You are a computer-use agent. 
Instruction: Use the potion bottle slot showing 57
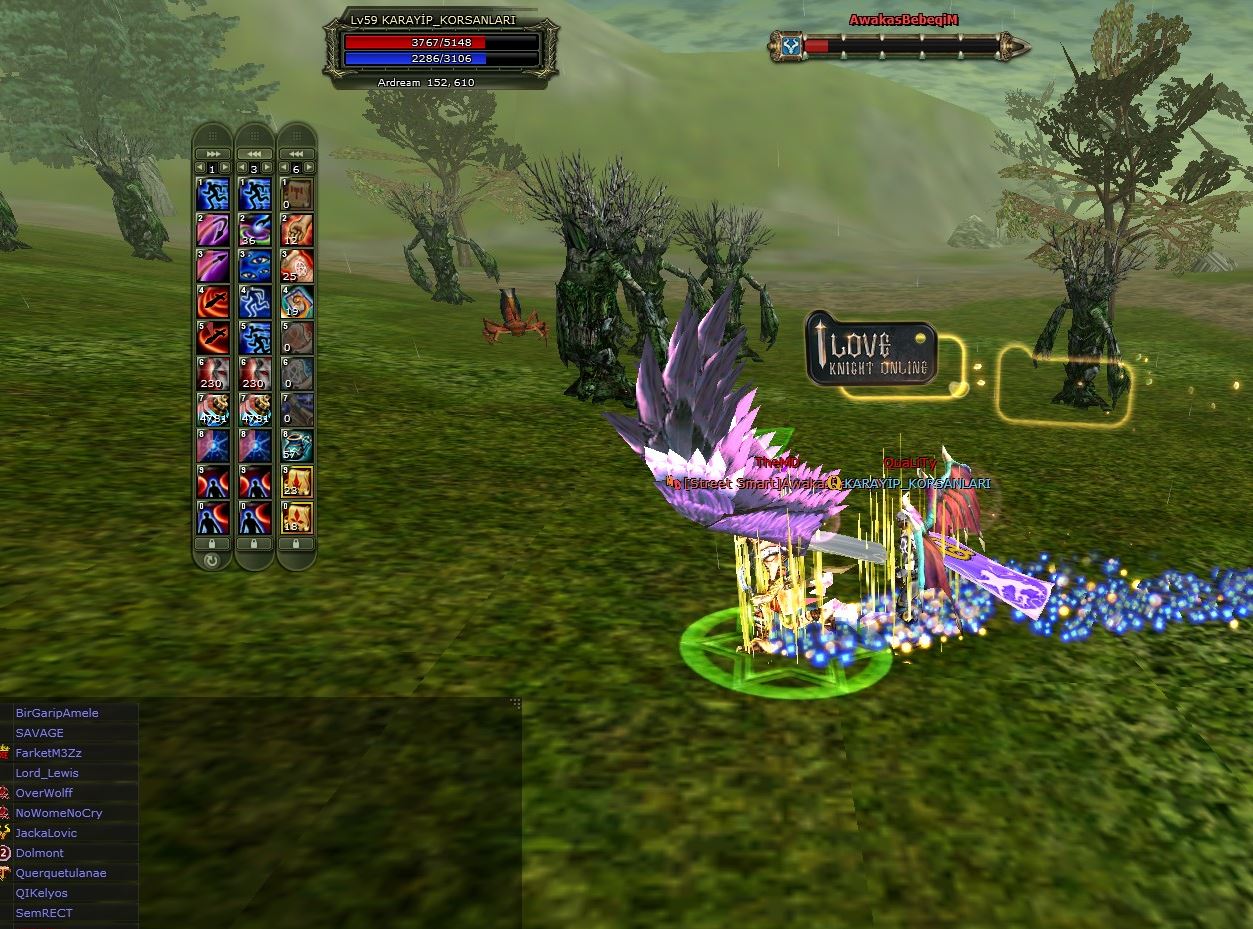[297, 445]
